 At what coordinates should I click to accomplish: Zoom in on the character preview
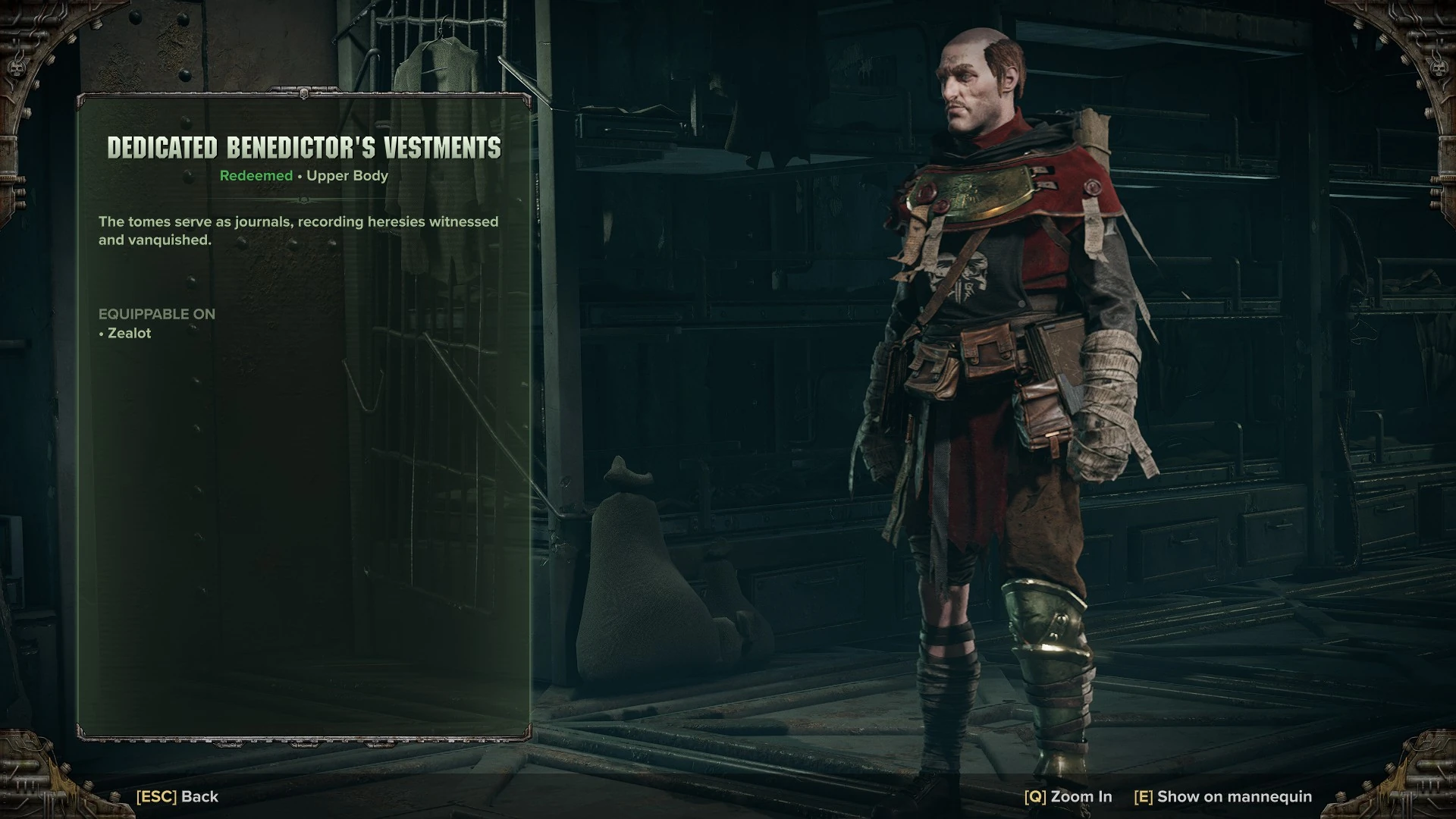[x=1068, y=796]
